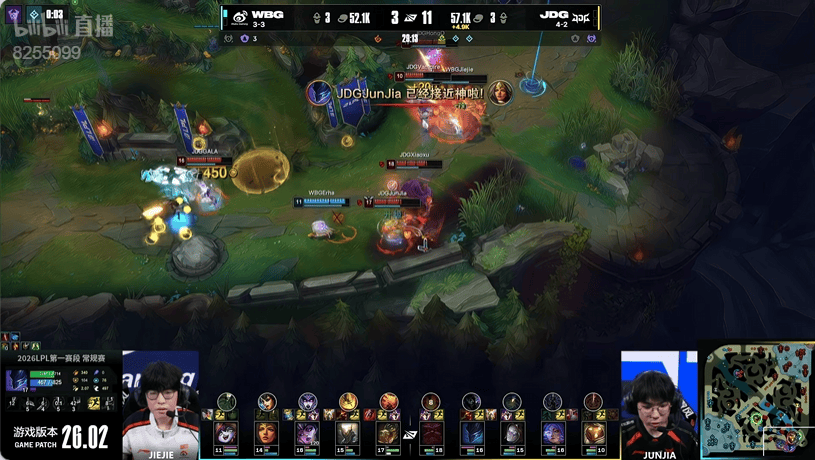Select the level 11 champion portrait

tap(226, 435)
